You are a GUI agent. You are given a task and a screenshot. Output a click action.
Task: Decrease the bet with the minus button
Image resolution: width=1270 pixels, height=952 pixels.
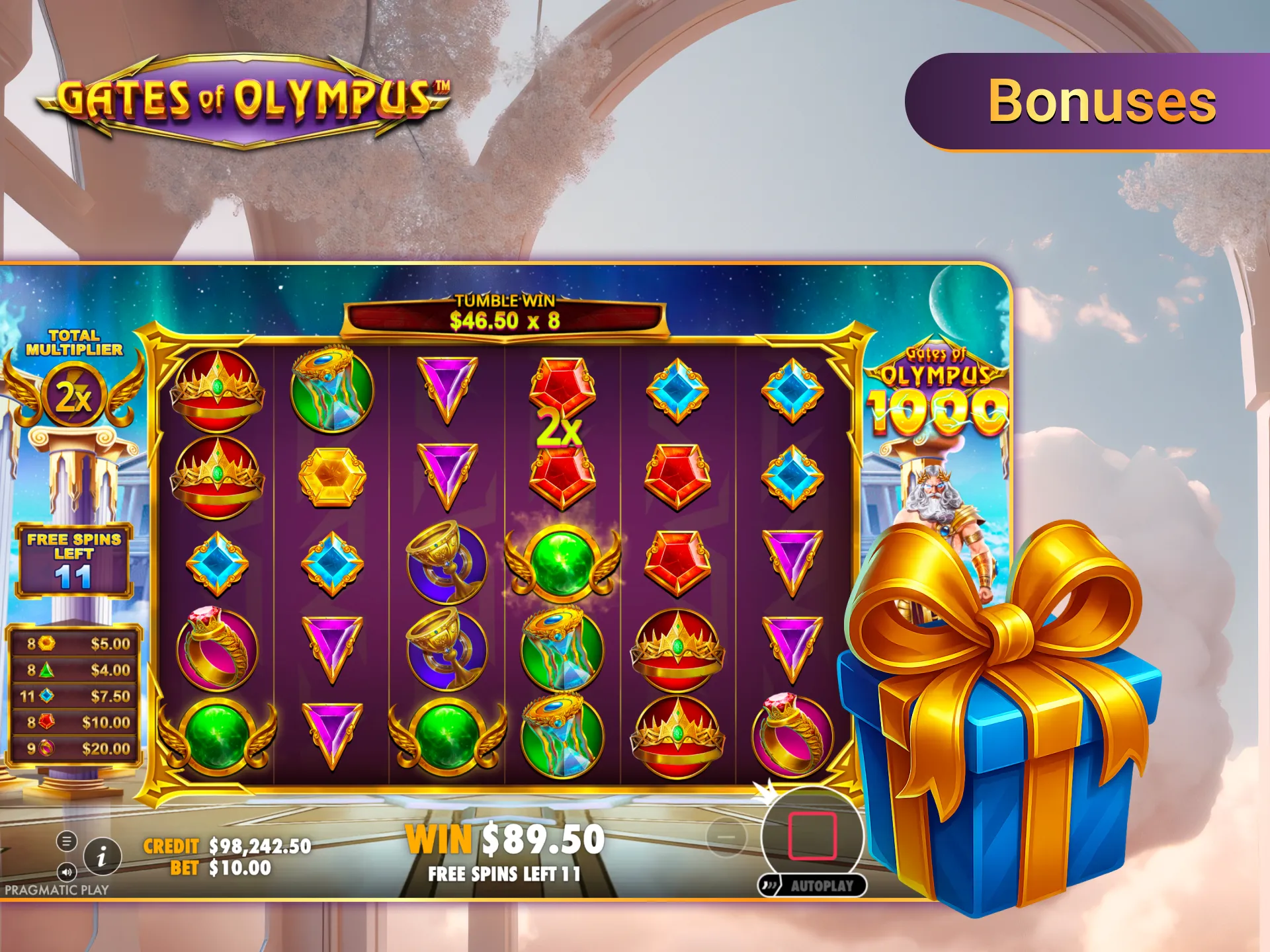[x=726, y=837]
